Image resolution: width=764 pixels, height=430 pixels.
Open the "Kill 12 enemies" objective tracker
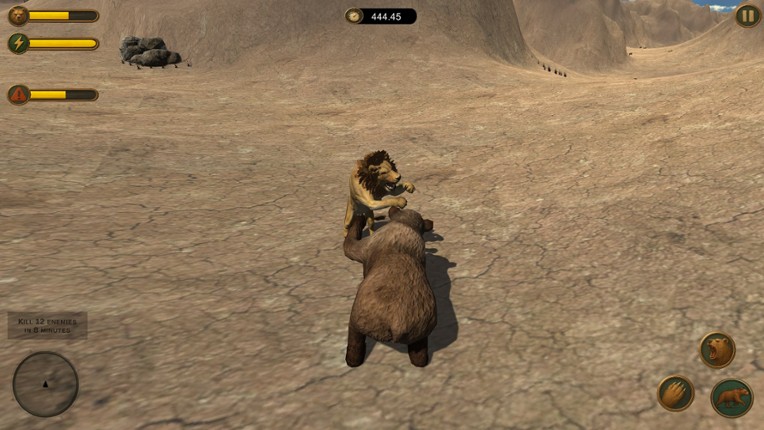tap(48, 325)
